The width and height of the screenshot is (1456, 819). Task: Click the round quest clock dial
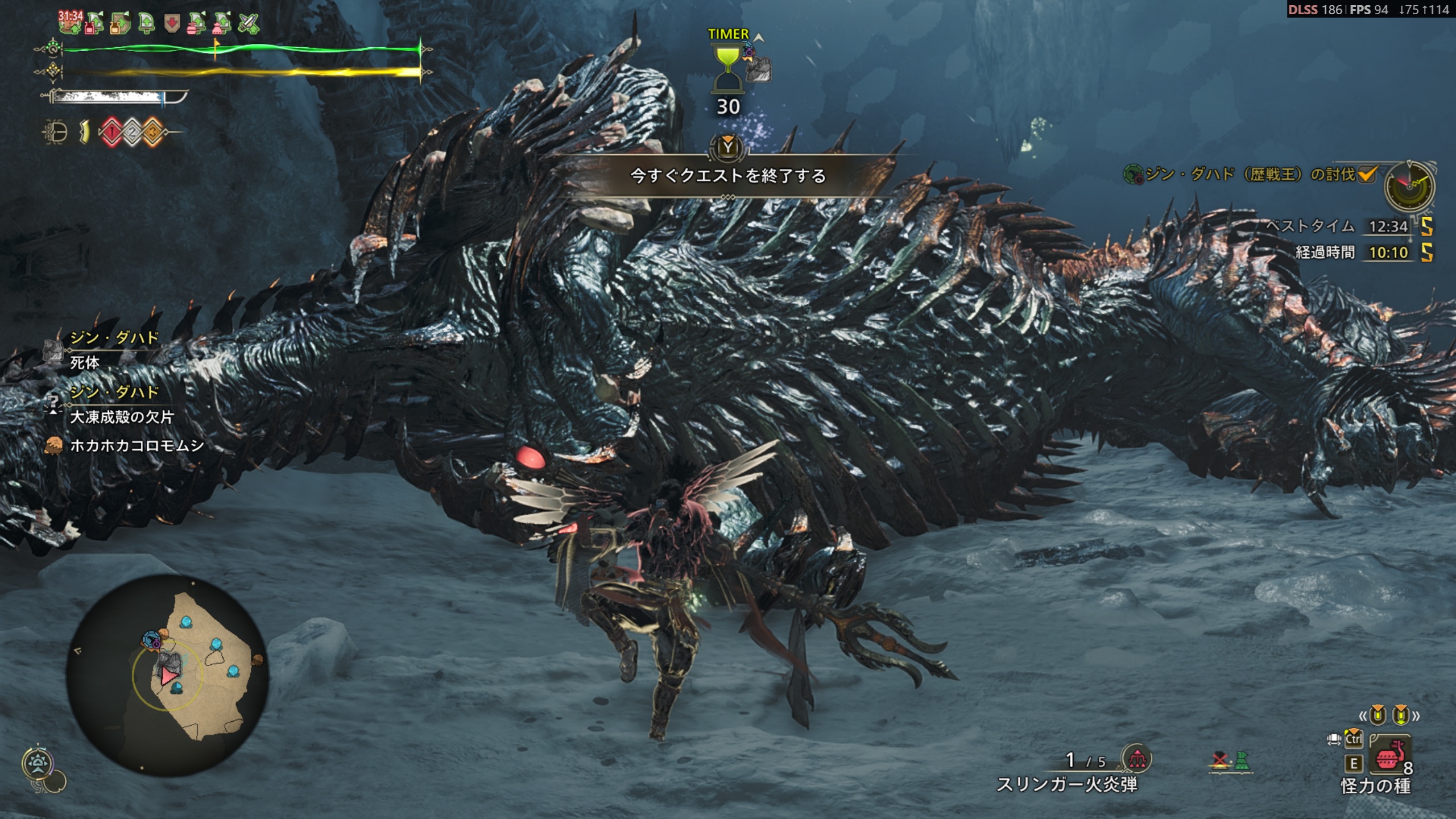[1409, 186]
